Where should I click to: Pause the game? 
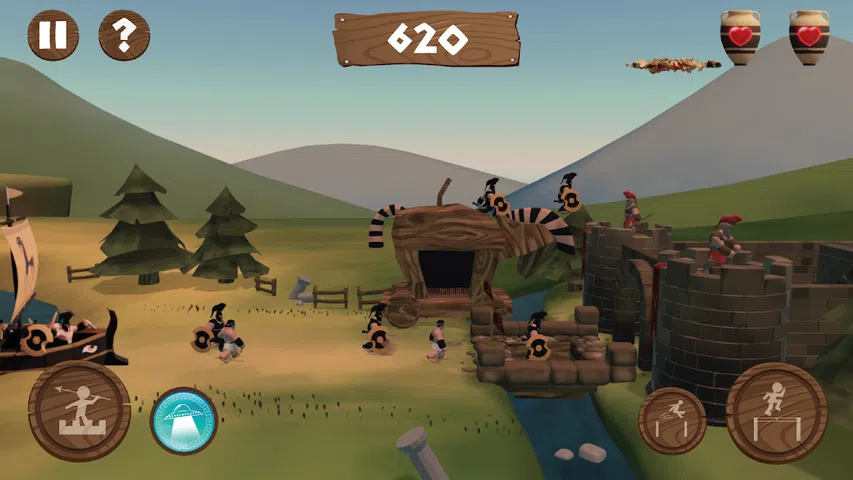[53, 36]
